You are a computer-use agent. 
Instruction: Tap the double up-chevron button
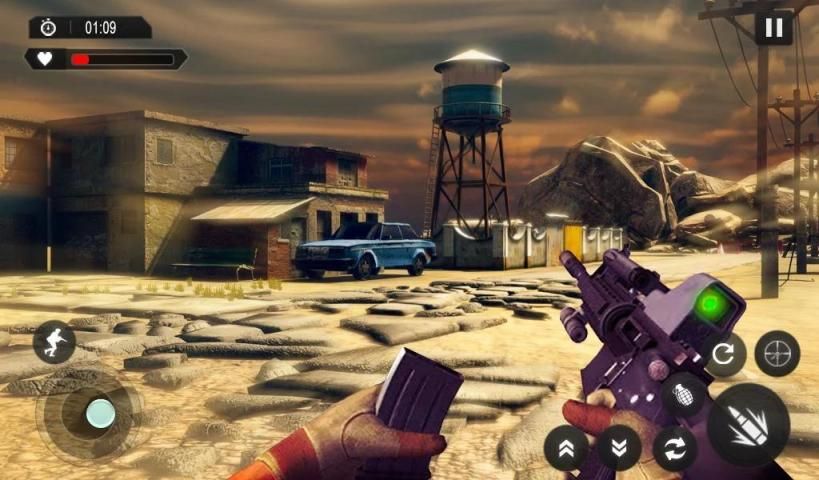[x=566, y=447]
